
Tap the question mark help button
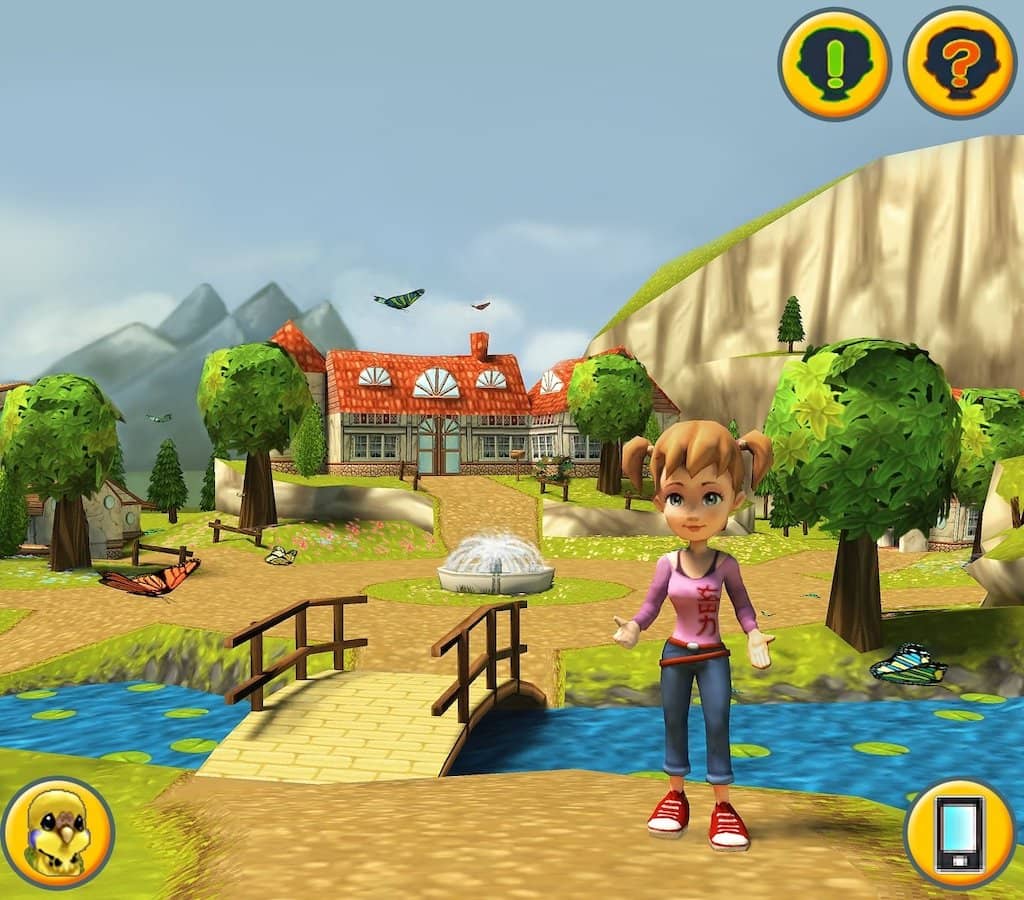coord(959,64)
